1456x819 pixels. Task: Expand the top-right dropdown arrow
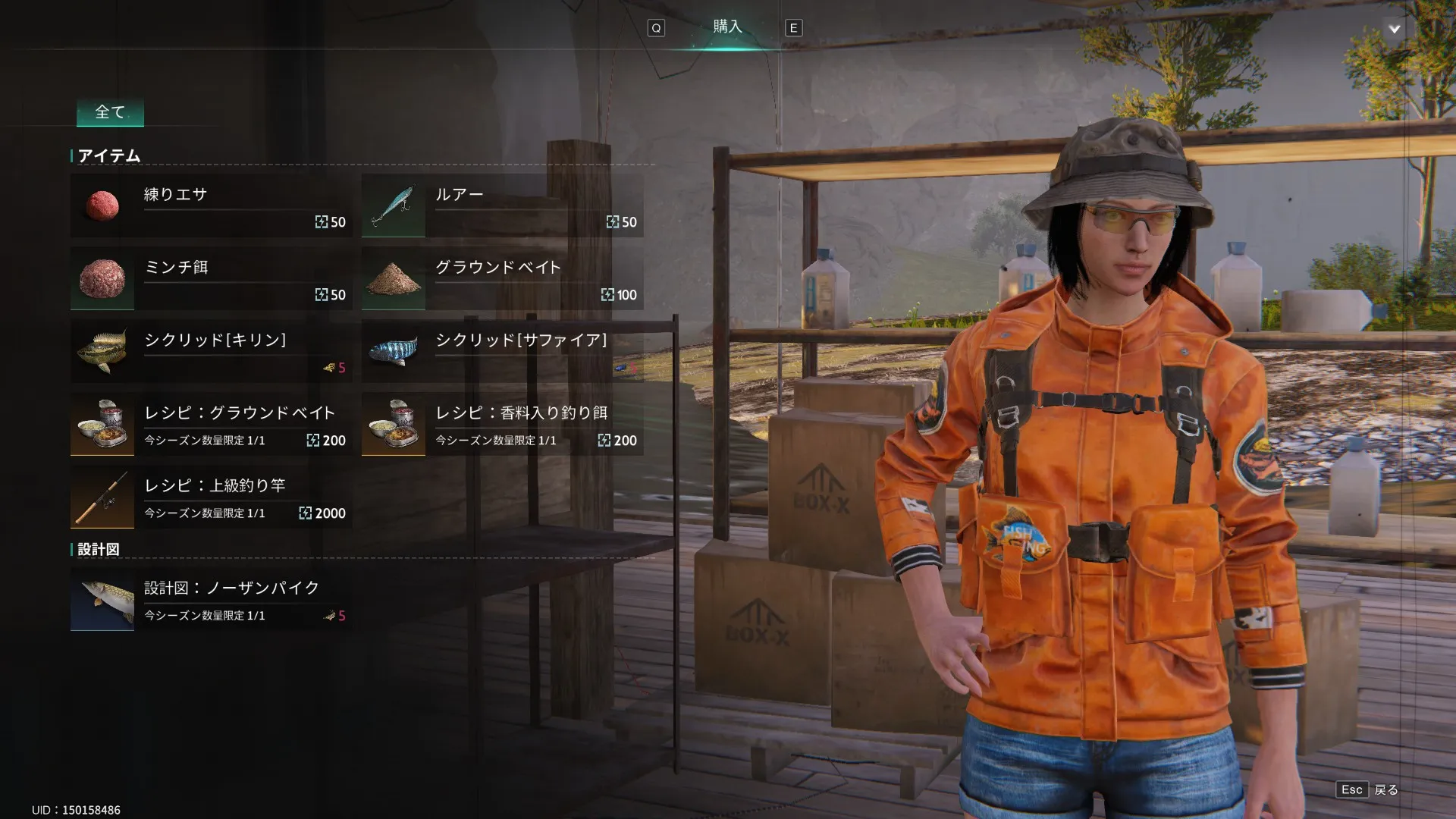1394,29
